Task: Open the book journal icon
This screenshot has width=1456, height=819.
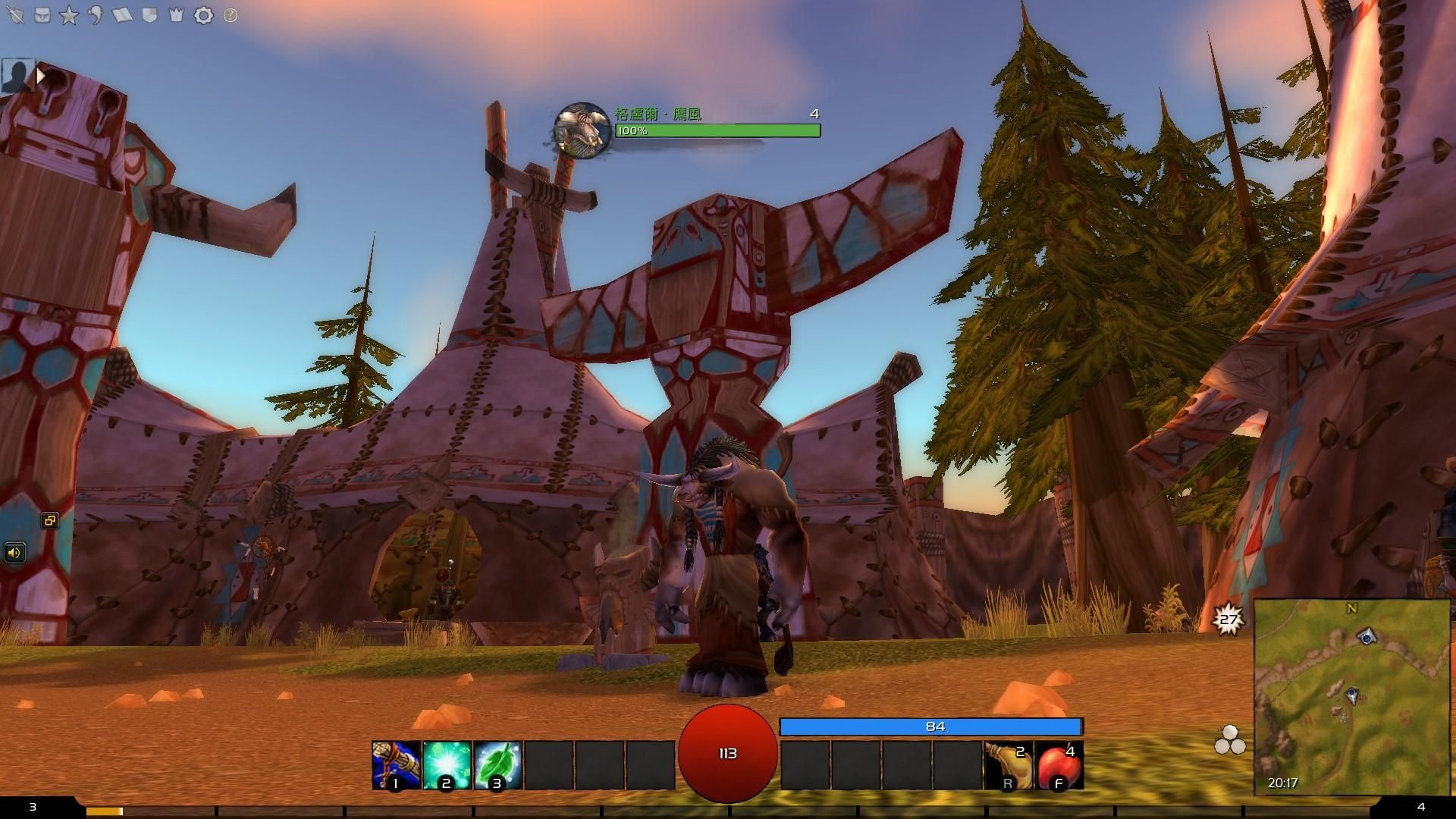Action: pyautogui.click(x=121, y=14)
